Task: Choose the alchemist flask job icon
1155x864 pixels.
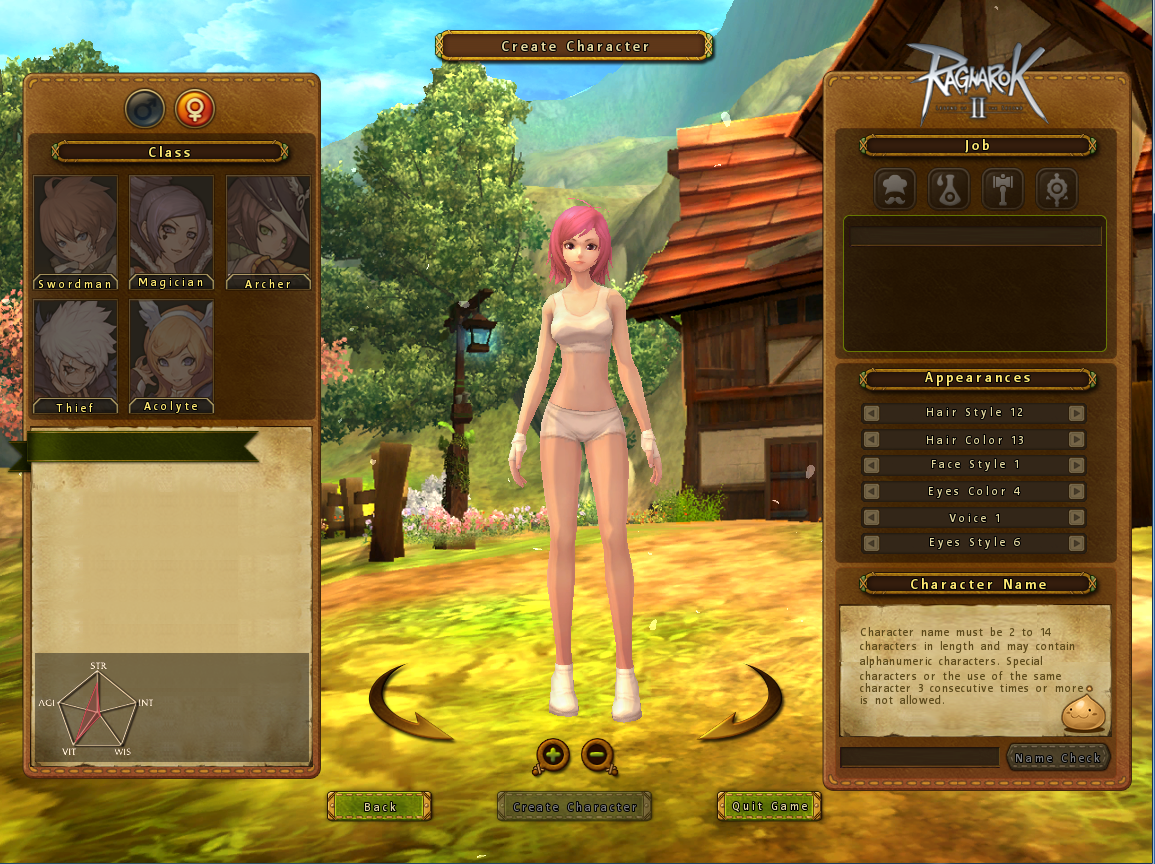Action: pyautogui.click(x=948, y=188)
